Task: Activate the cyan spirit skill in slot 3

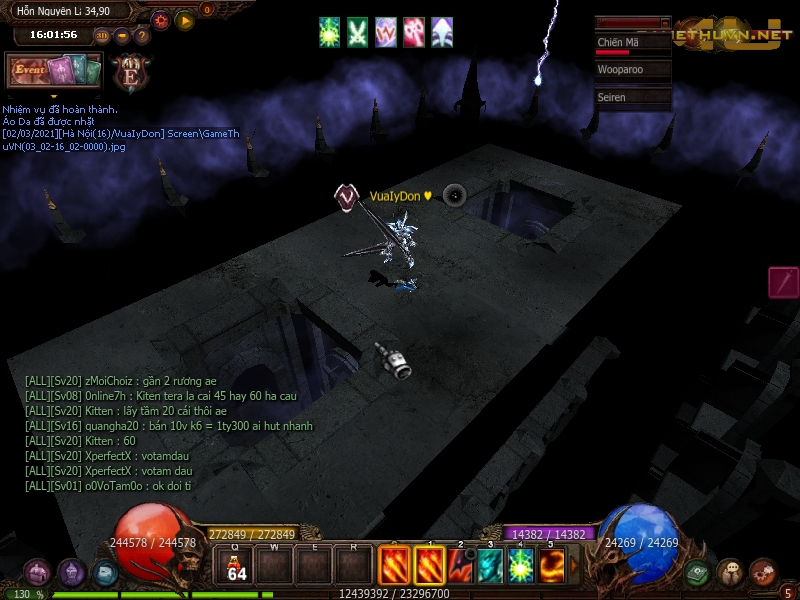Action: click(490, 566)
